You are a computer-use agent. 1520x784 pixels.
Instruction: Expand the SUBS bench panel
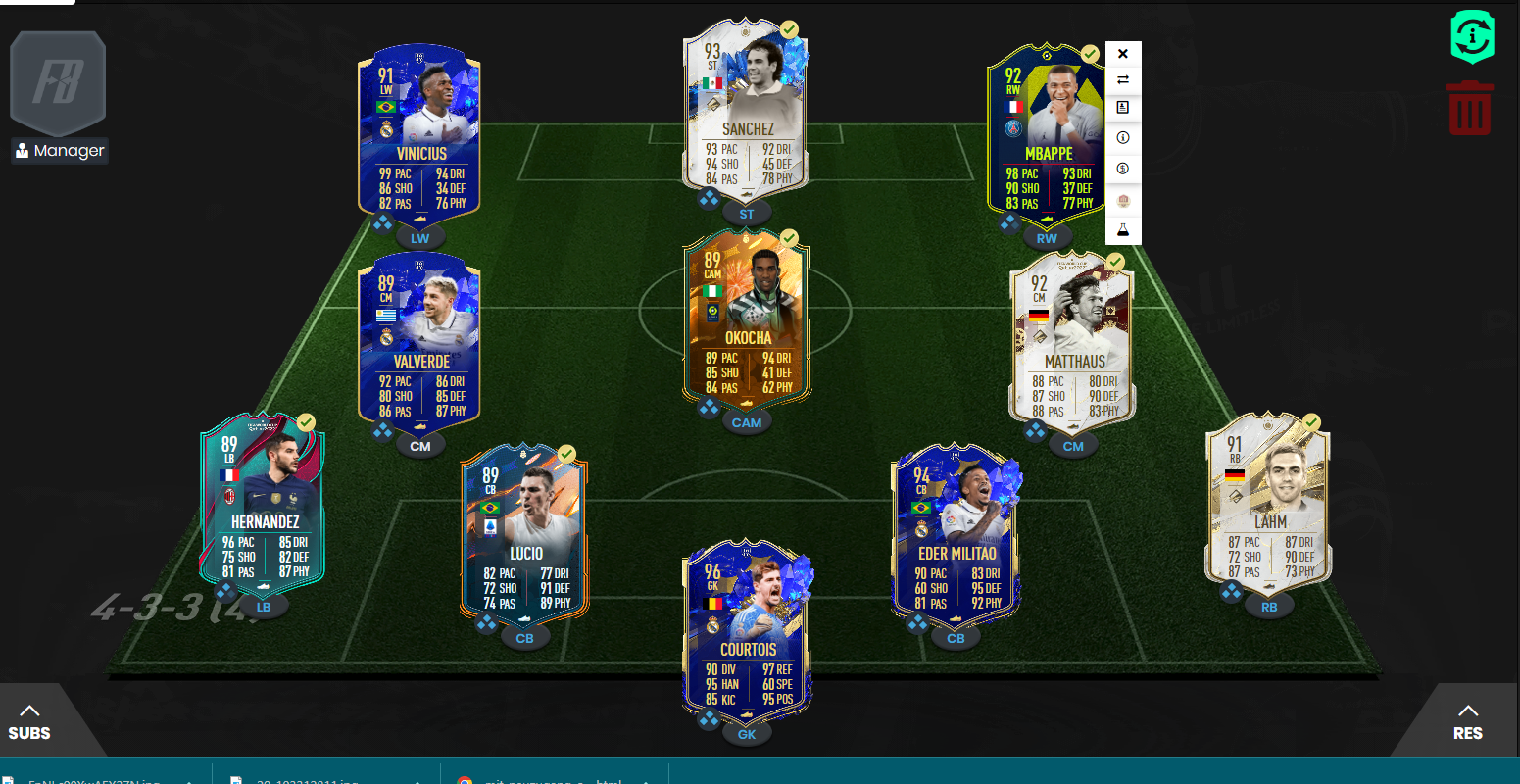29,722
